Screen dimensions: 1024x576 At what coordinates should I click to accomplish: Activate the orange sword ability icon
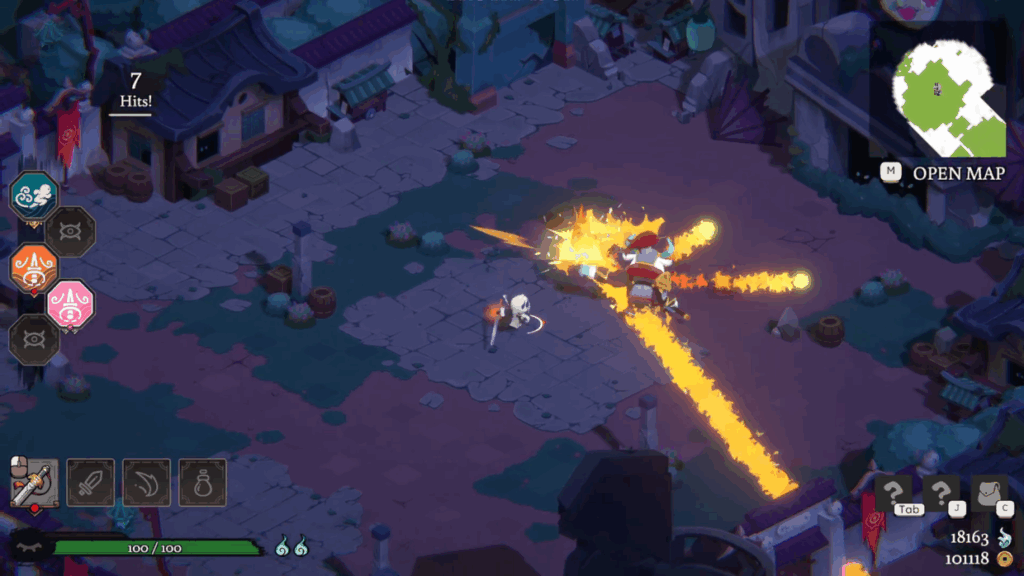tap(34, 268)
